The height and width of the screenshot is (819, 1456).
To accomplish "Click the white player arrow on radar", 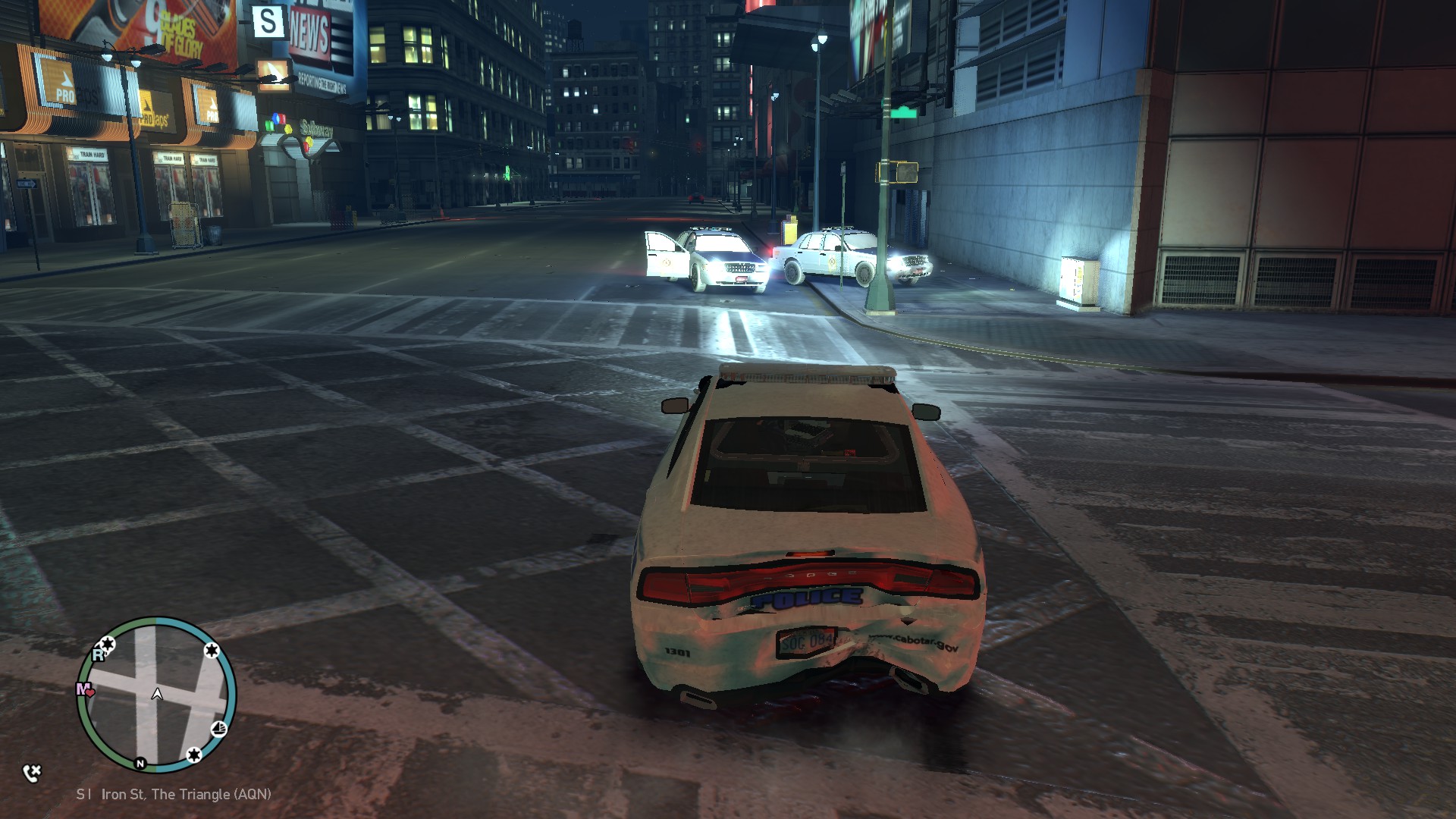I will 157,694.
